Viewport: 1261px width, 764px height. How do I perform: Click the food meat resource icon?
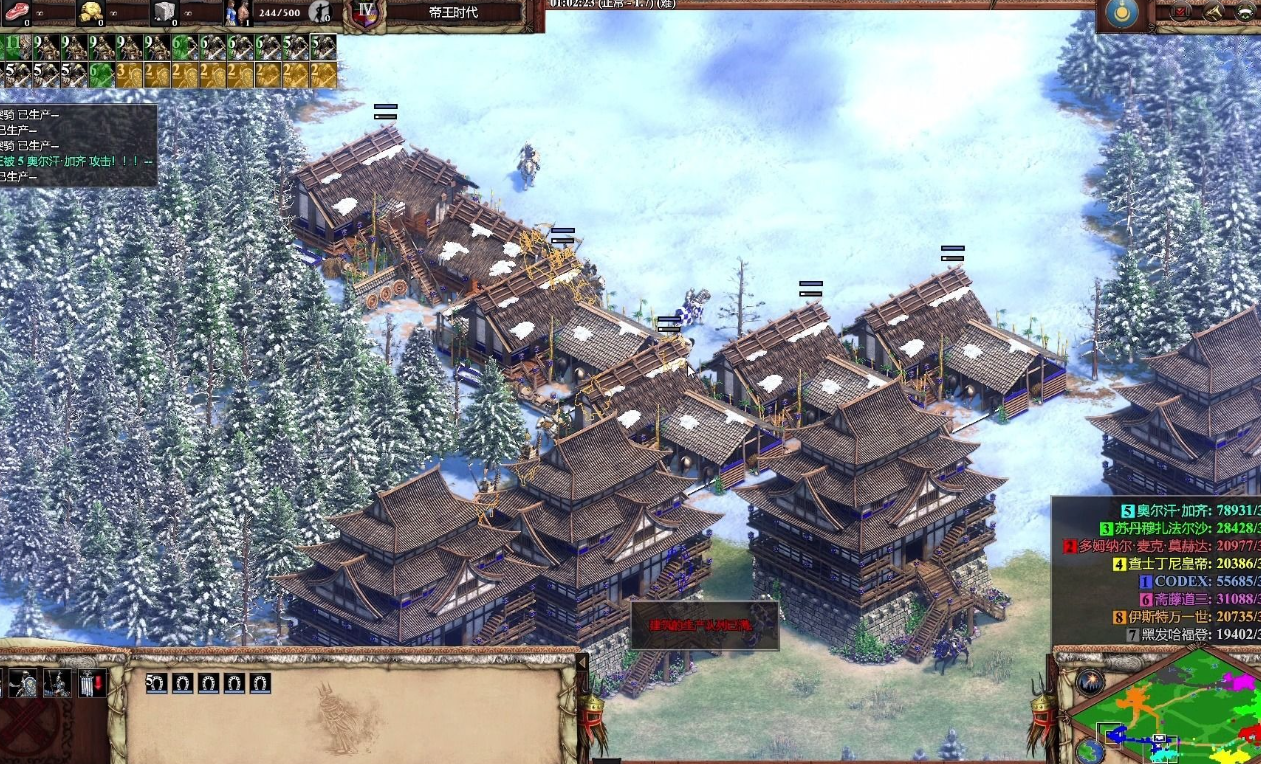tap(14, 12)
